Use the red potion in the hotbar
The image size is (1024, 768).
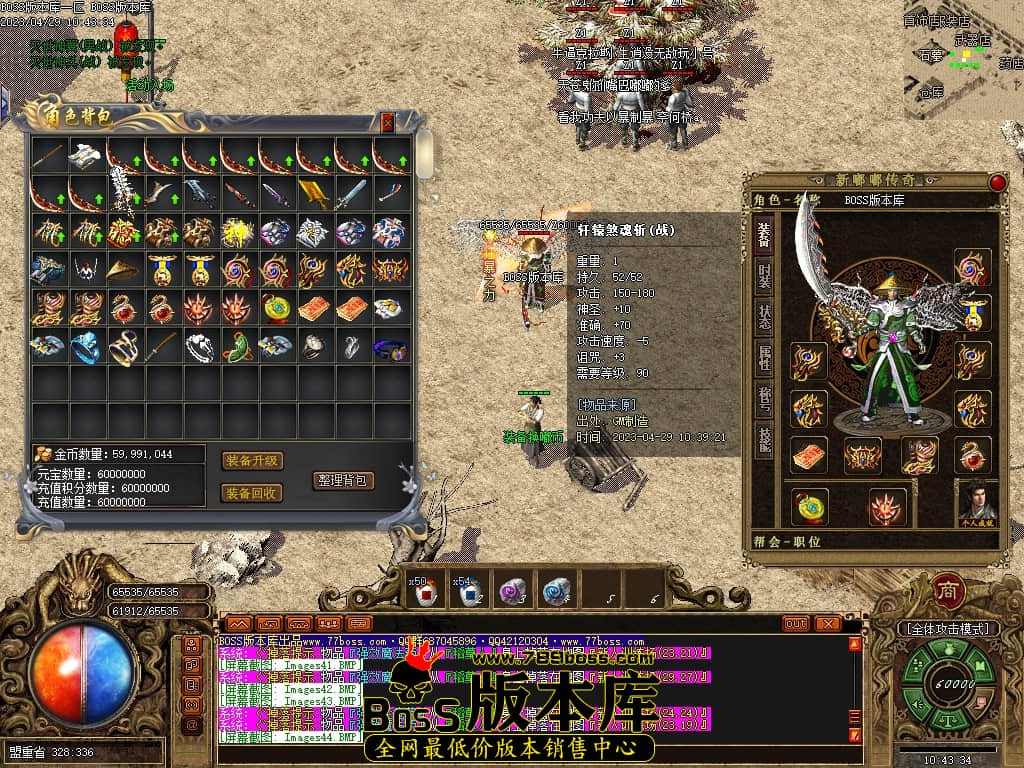tap(425, 593)
